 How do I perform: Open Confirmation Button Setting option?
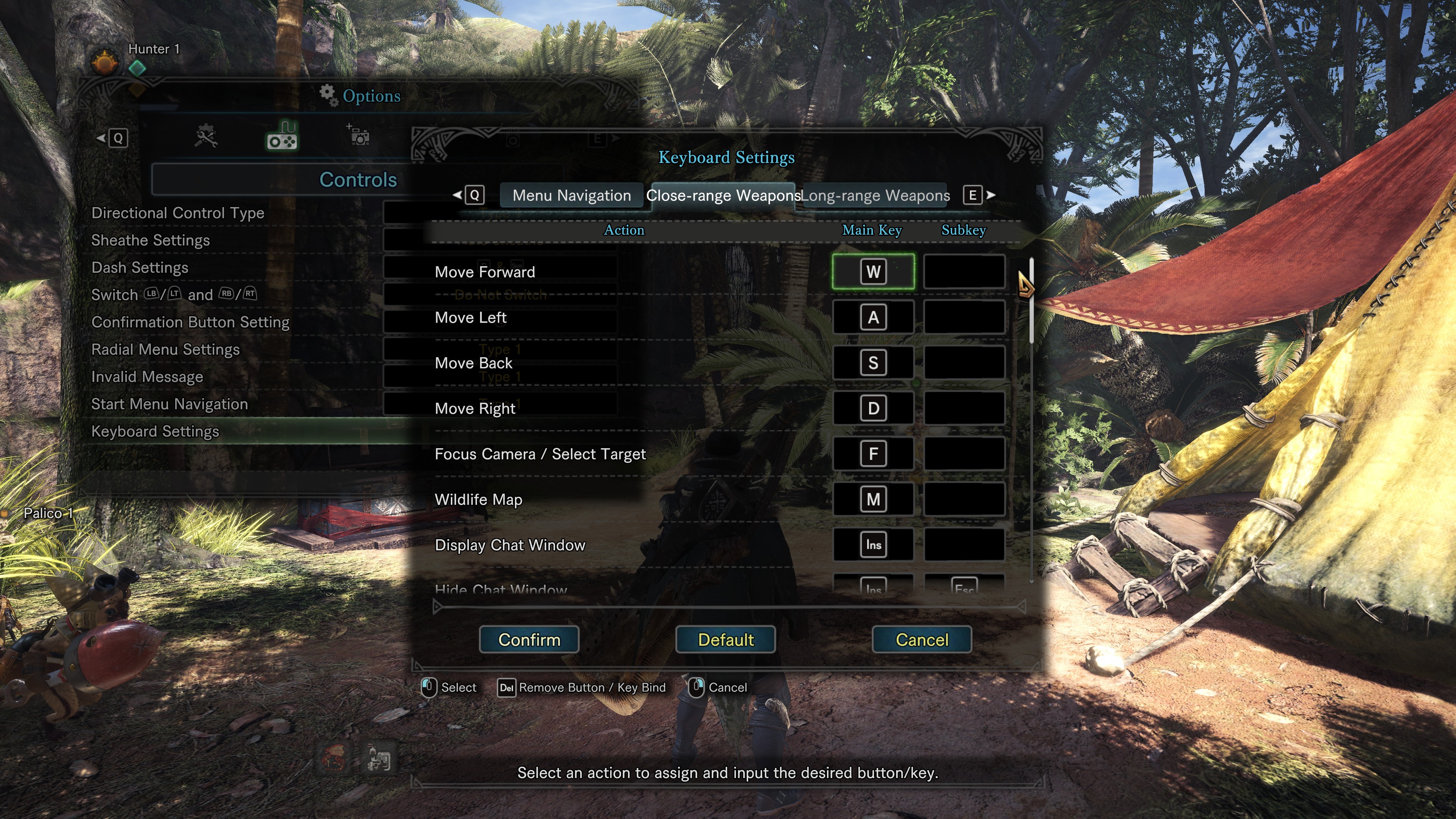pos(190,322)
